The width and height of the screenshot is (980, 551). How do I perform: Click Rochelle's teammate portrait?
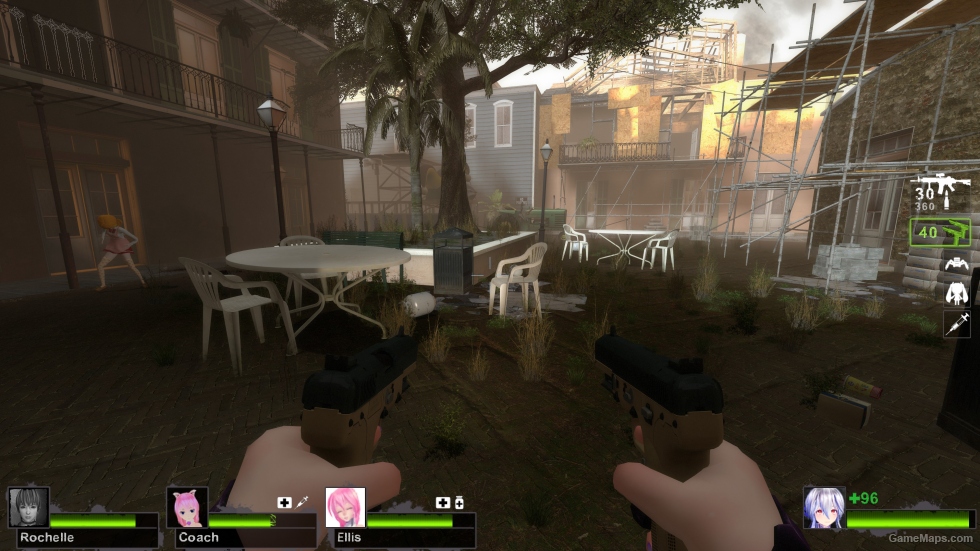(28, 507)
